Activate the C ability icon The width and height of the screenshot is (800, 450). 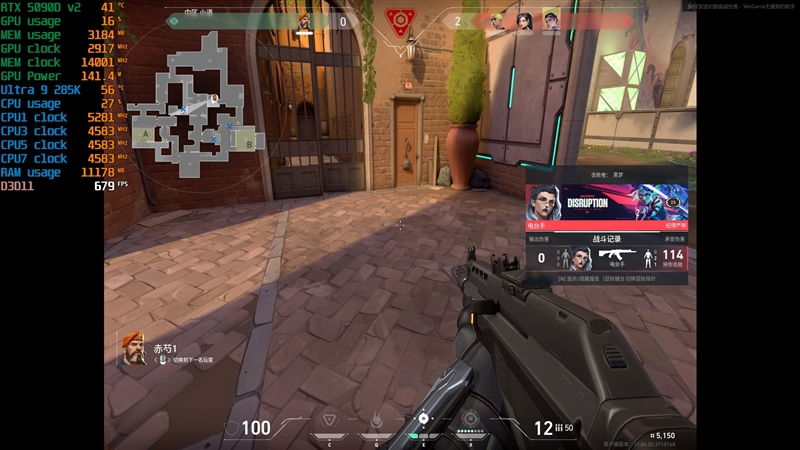[x=328, y=421]
